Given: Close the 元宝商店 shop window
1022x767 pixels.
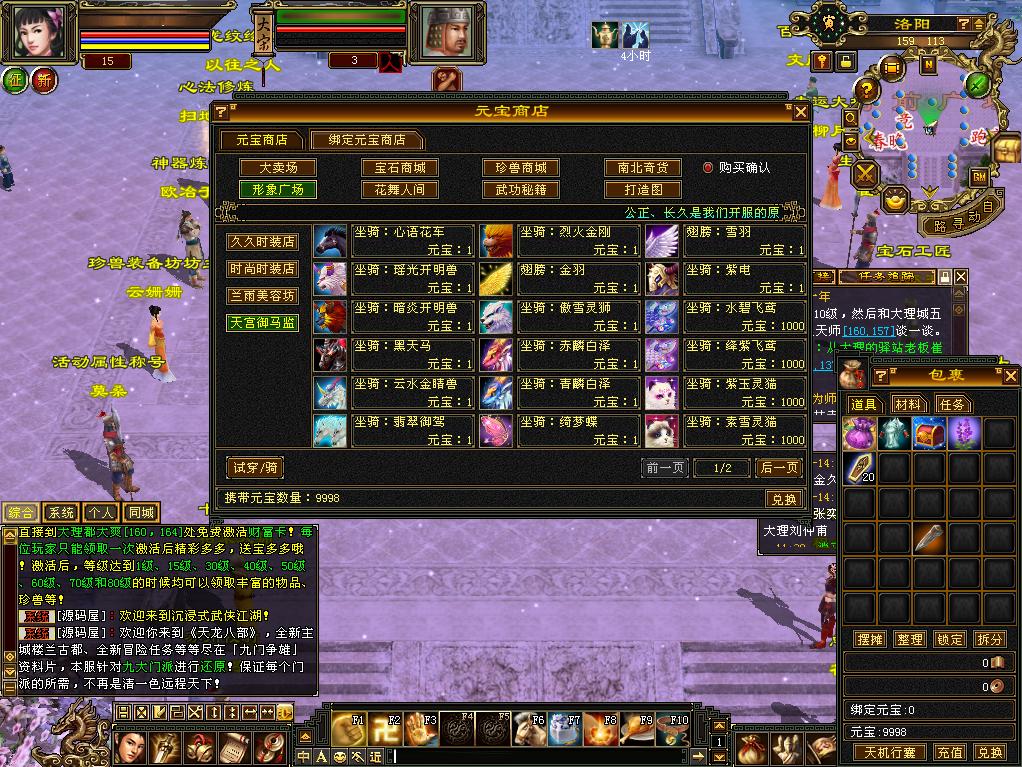Looking at the screenshot, I should tap(800, 112).
